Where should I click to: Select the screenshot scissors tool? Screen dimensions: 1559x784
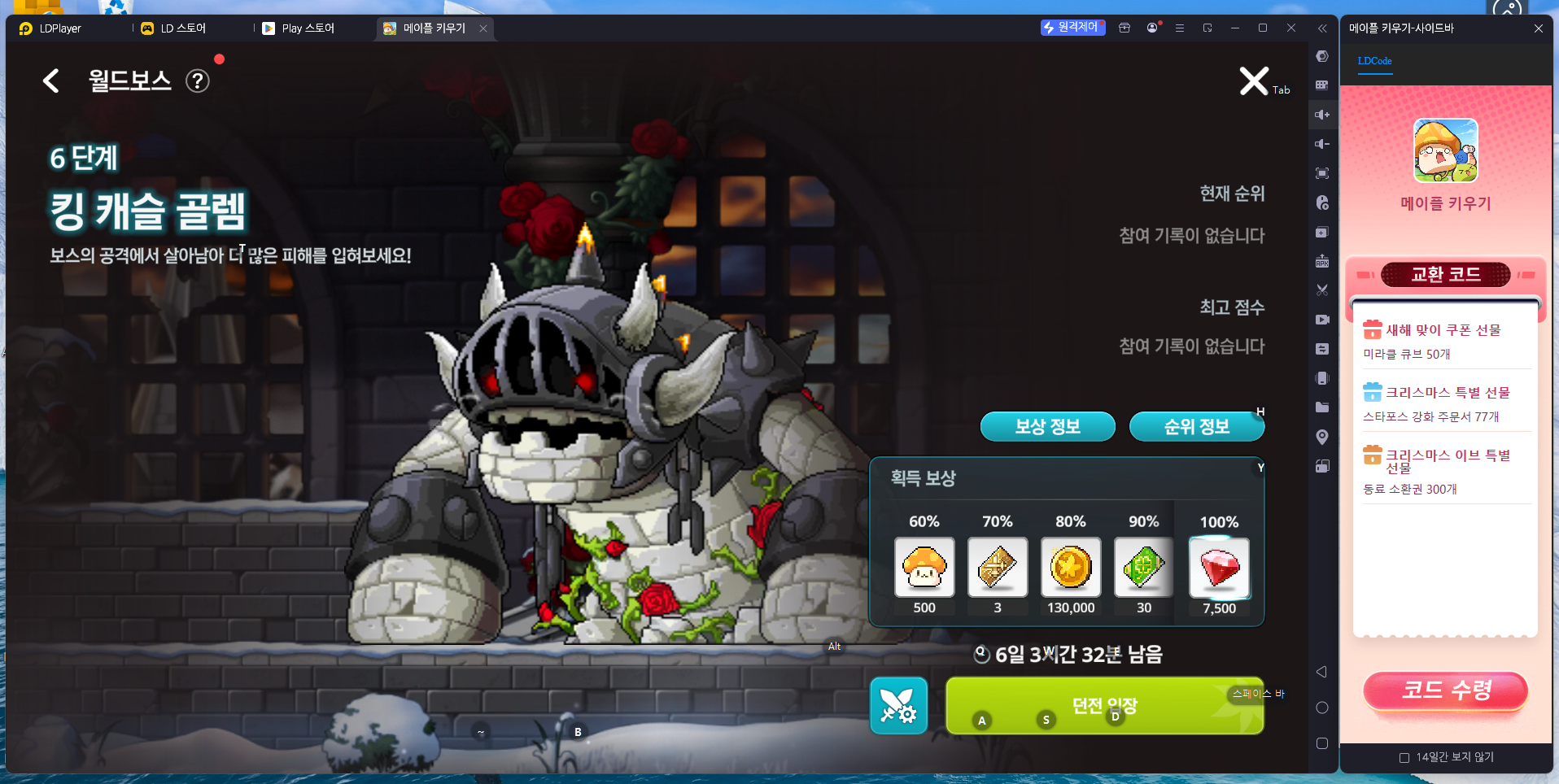pos(1322,290)
